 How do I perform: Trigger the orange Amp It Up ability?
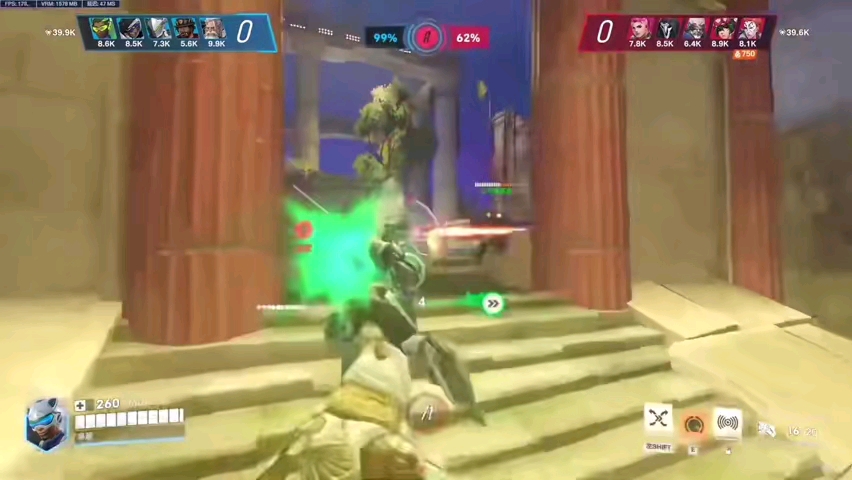click(693, 425)
